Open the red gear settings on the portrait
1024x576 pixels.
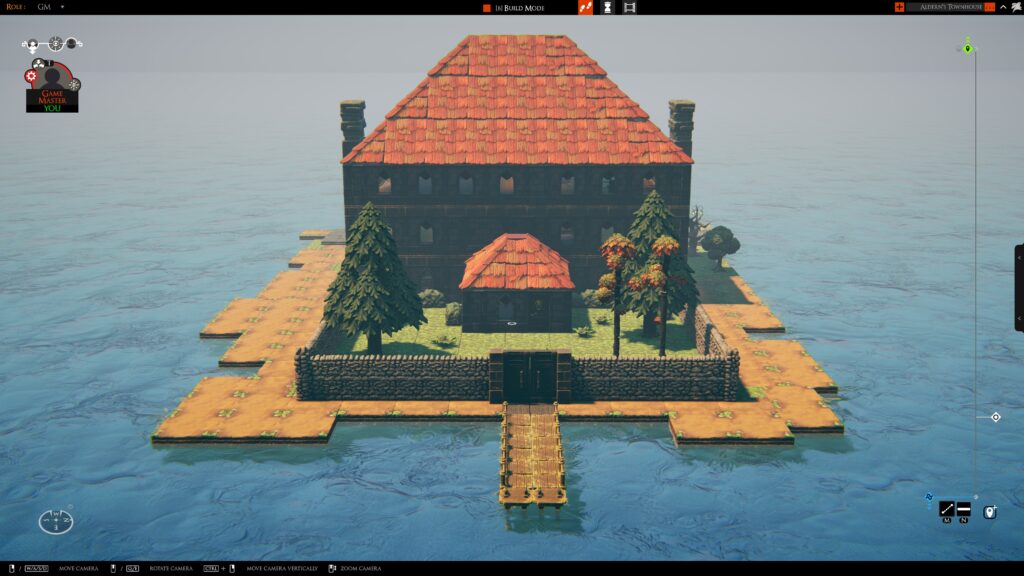point(31,76)
